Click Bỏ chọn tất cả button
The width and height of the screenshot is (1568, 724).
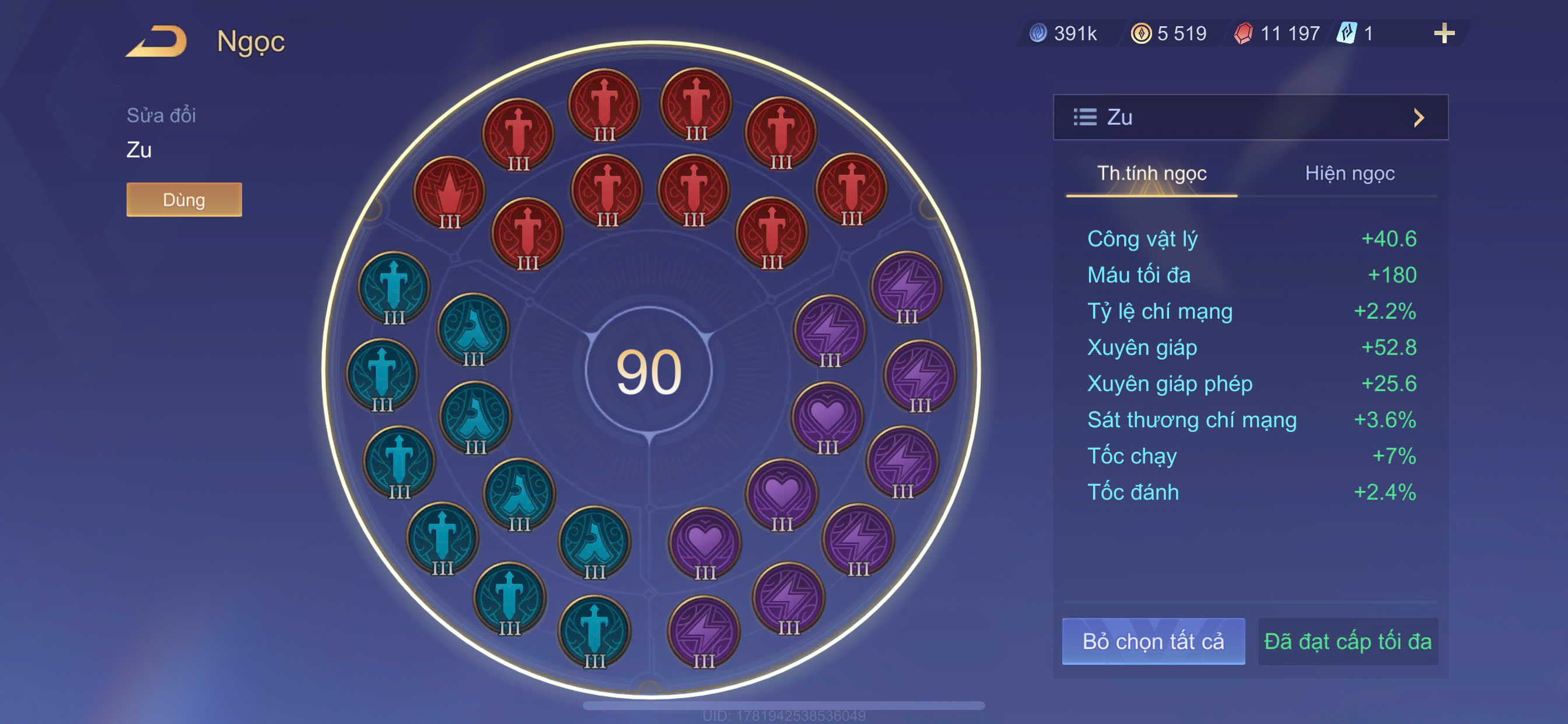[x=1152, y=641]
